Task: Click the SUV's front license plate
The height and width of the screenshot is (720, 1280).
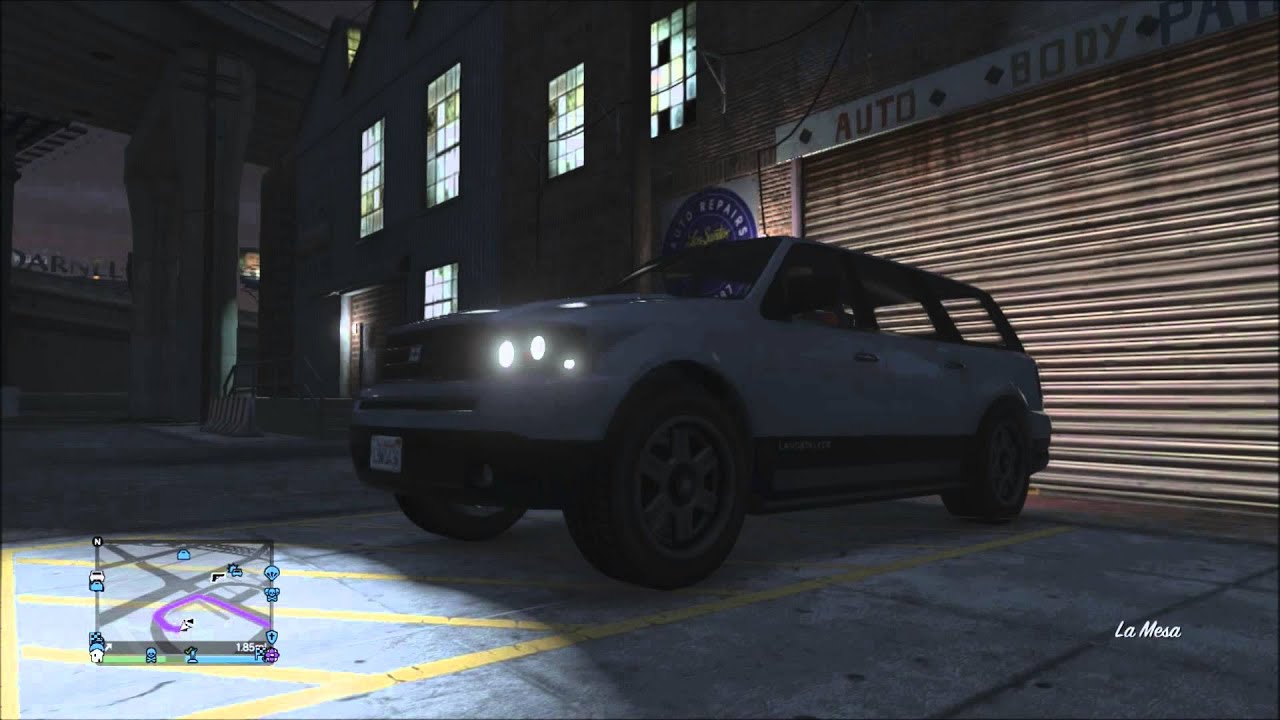Action: point(388,451)
